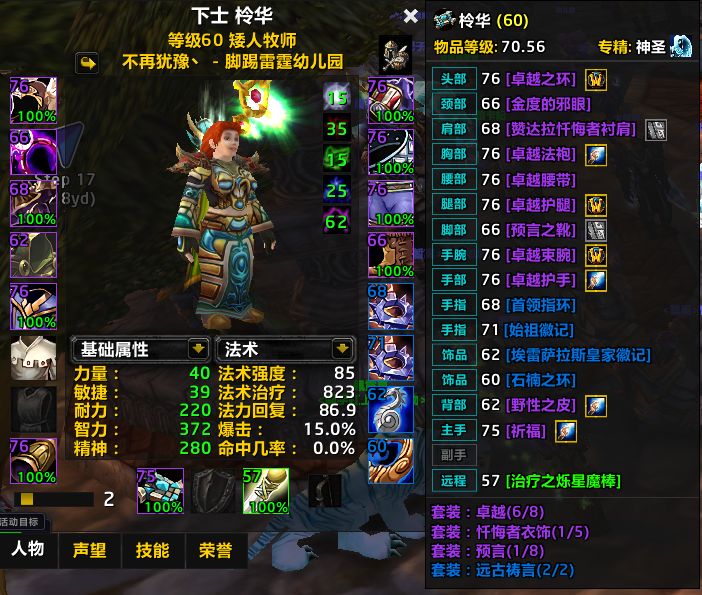This screenshot has width=702, height=595.
Task: Select the 卓越之环 head item row
Action: click(x=542, y=79)
